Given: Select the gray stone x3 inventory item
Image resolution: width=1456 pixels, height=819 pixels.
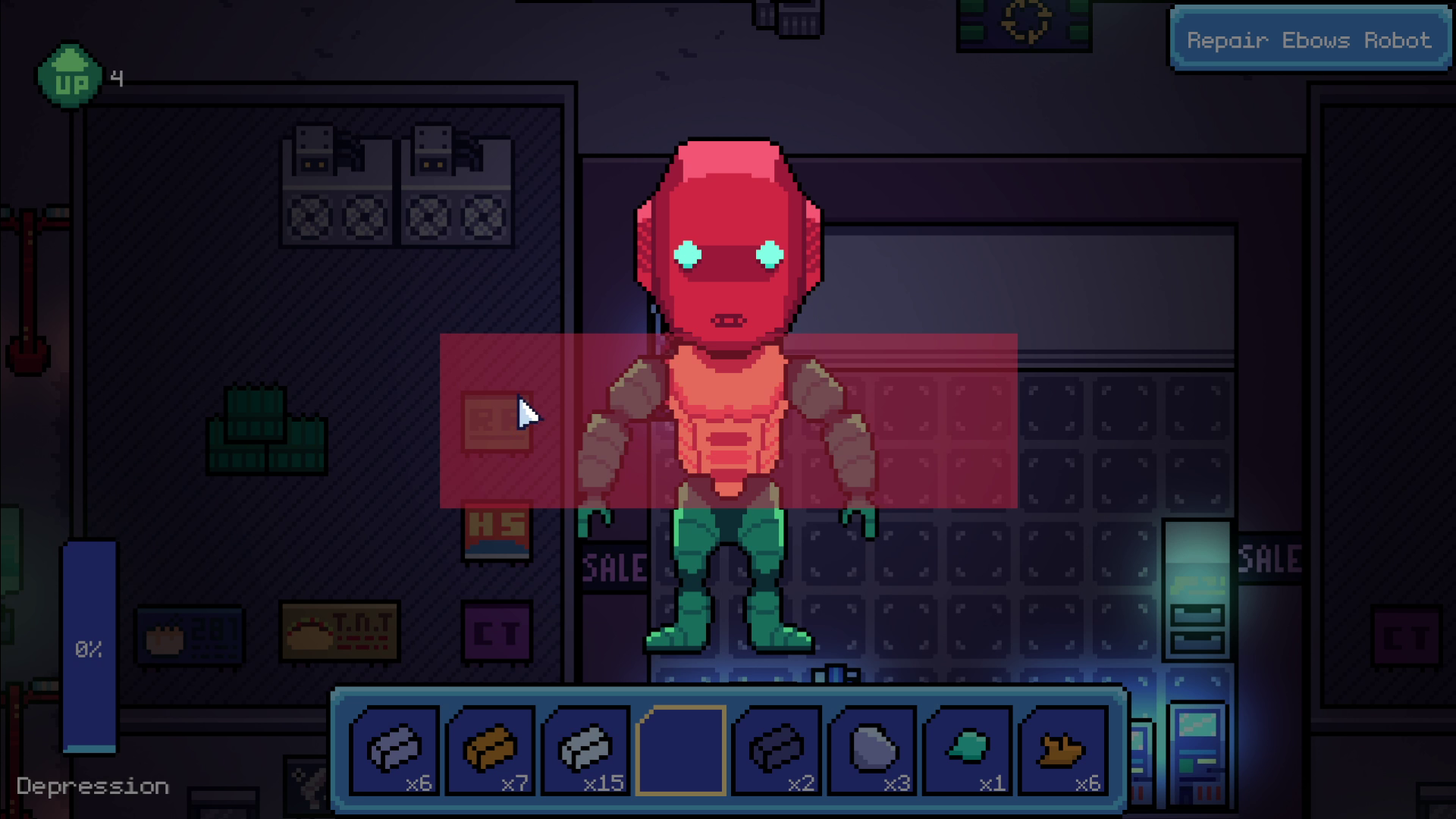Looking at the screenshot, I should (x=874, y=751).
